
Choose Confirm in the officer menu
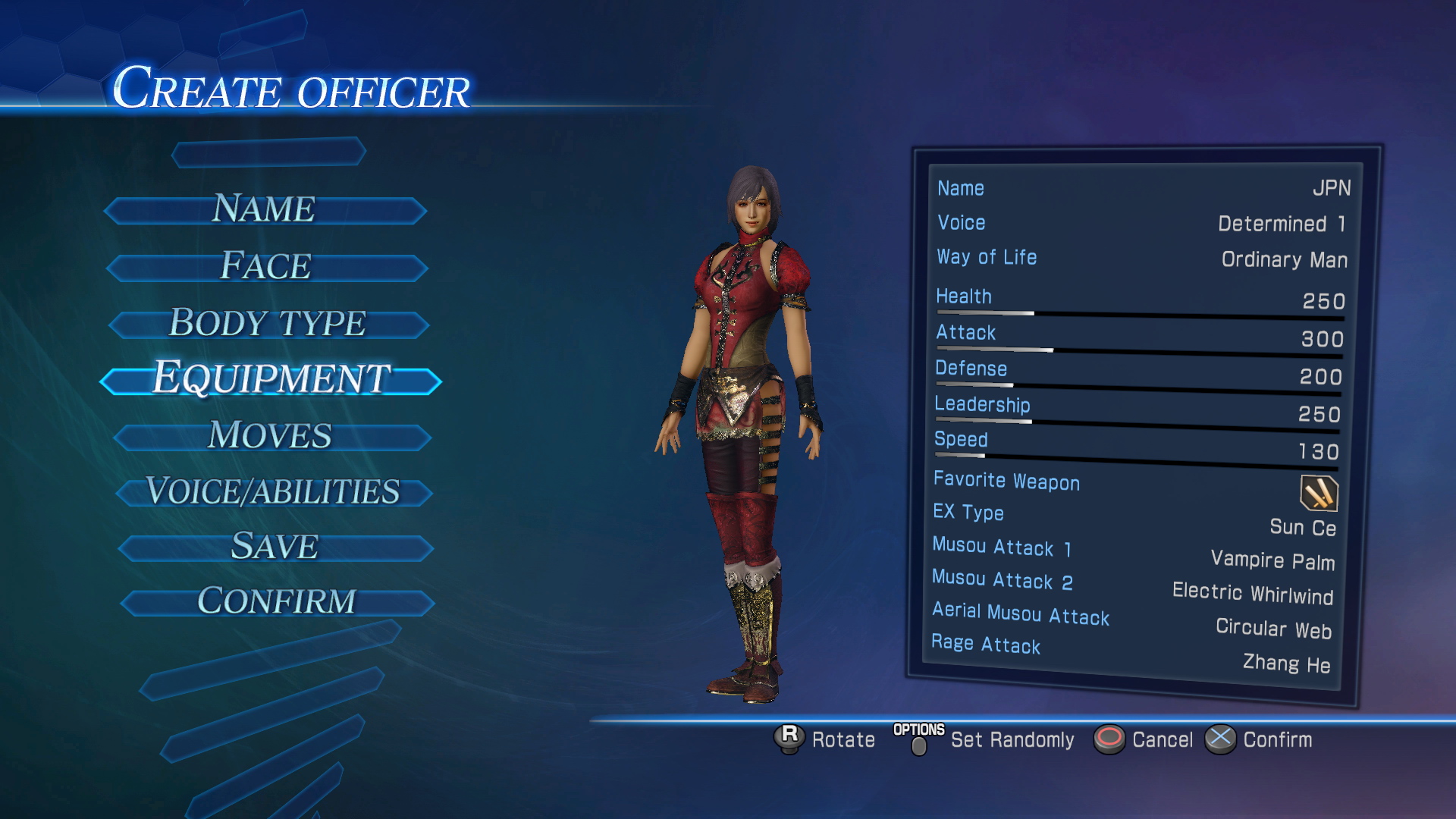click(x=276, y=602)
